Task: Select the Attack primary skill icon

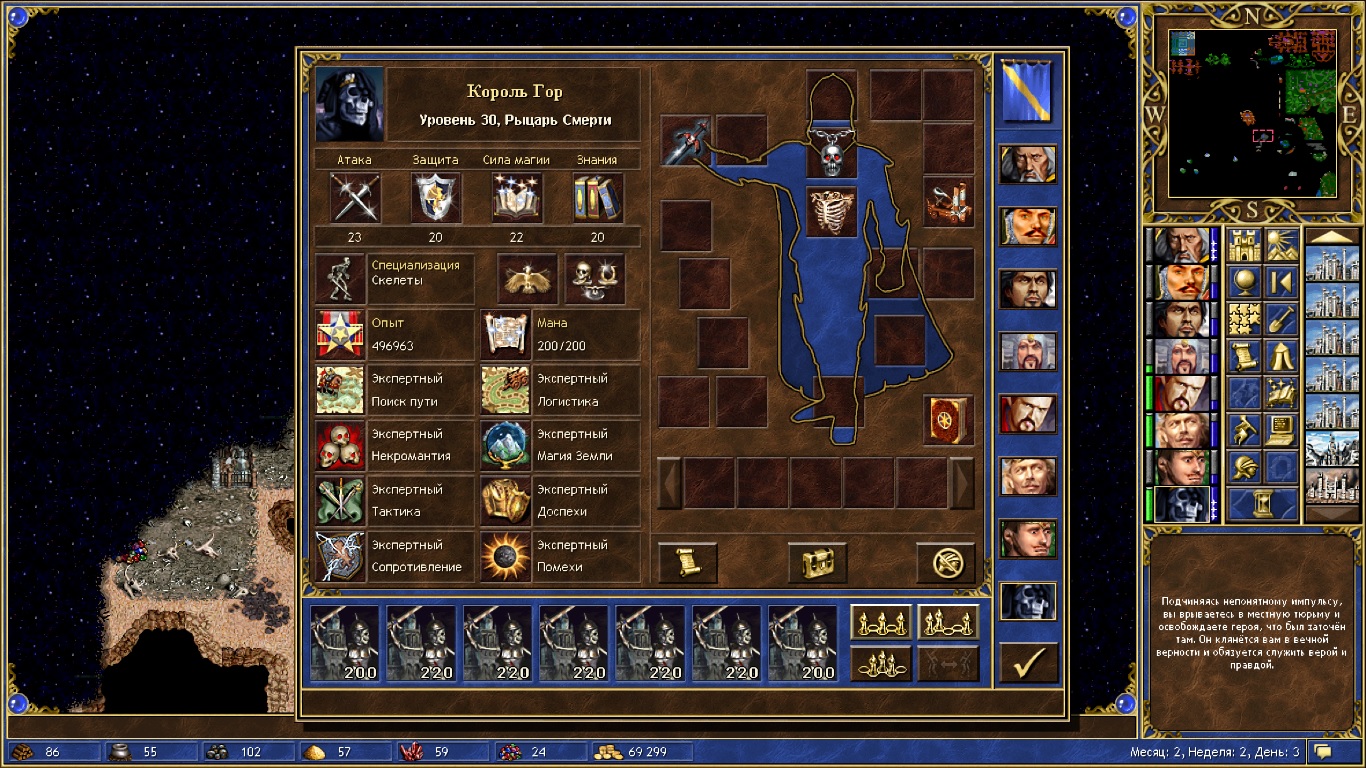Action: click(354, 197)
